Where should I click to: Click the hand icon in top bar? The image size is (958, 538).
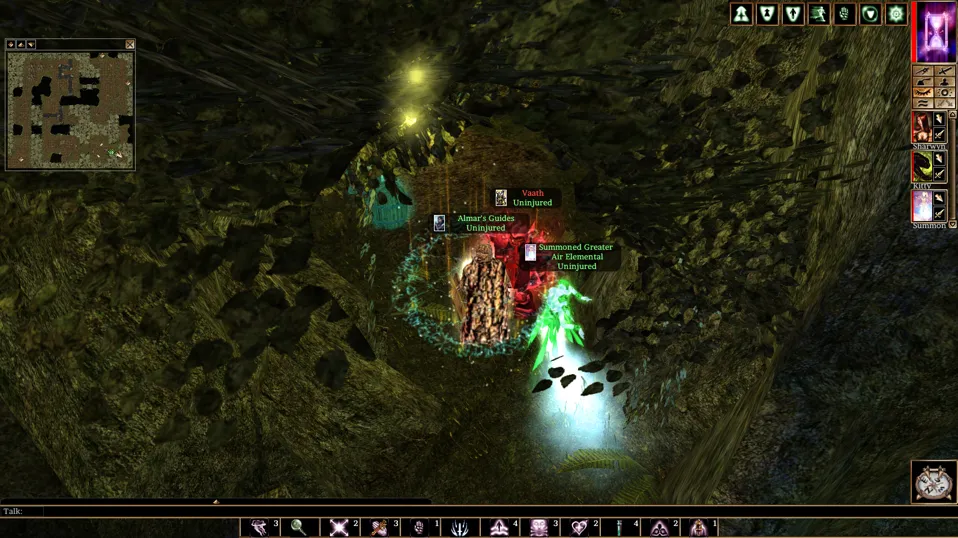click(x=844, y=14)
